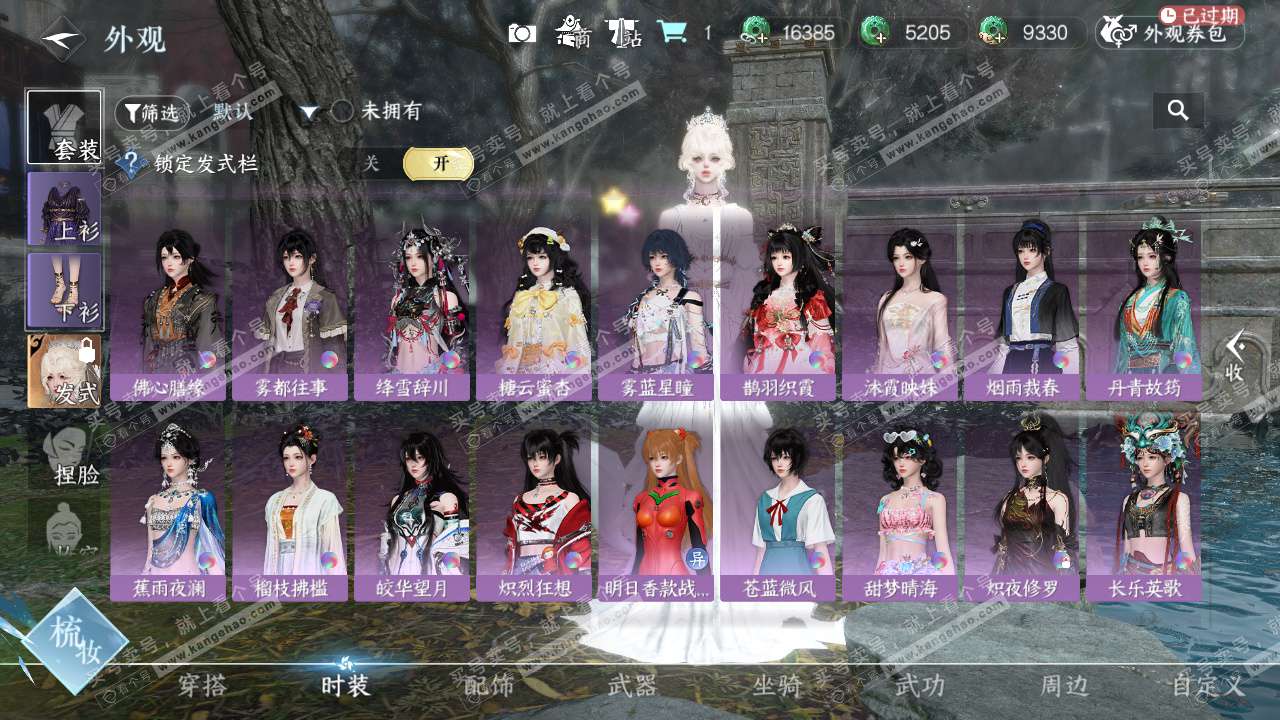Open the 坐骑 mount tab
1280x720 pixels.
coord(777,686)
